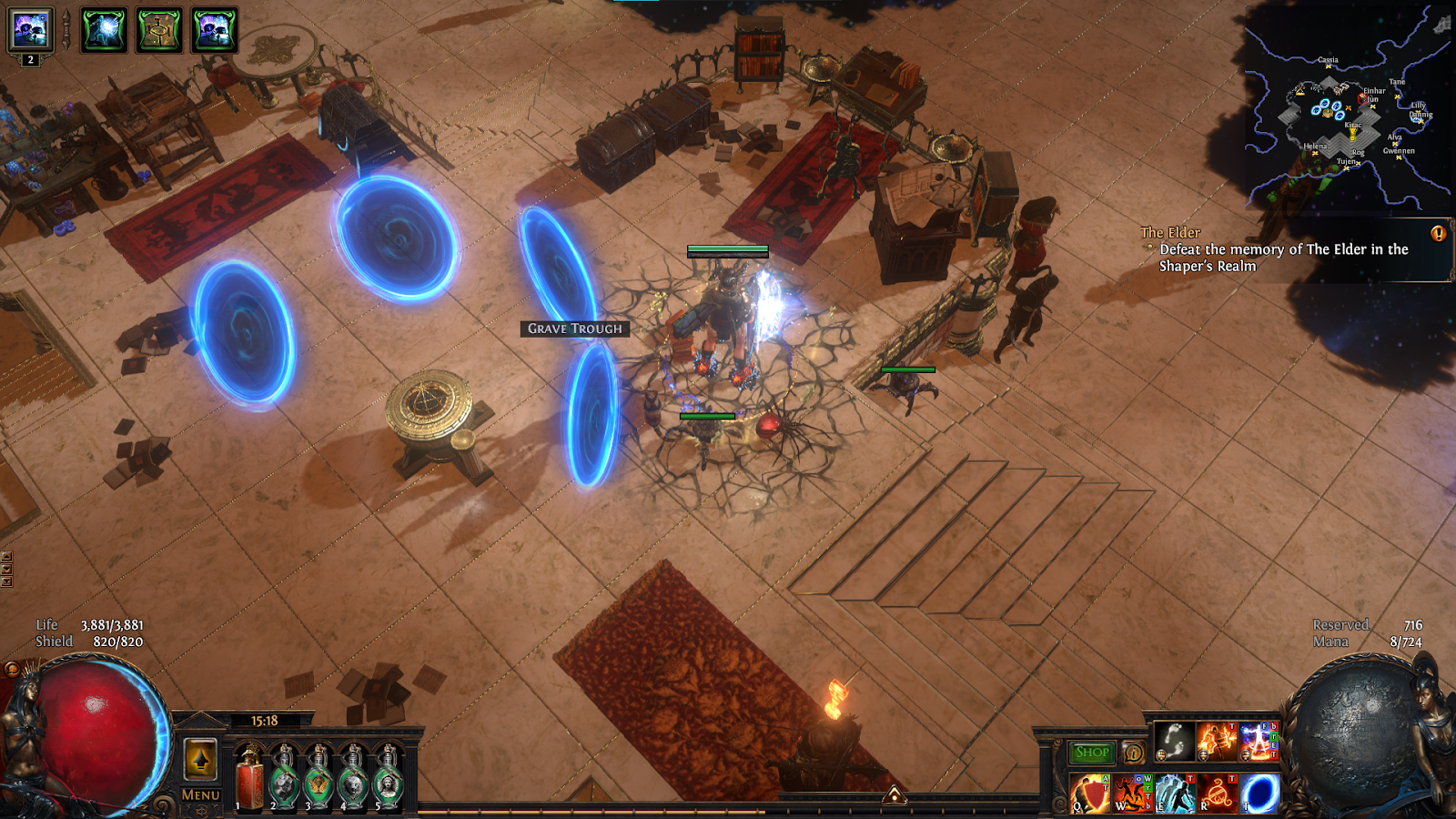Open the Menu button
Viewport: 1456px width, 819px height.
[200, 794]
